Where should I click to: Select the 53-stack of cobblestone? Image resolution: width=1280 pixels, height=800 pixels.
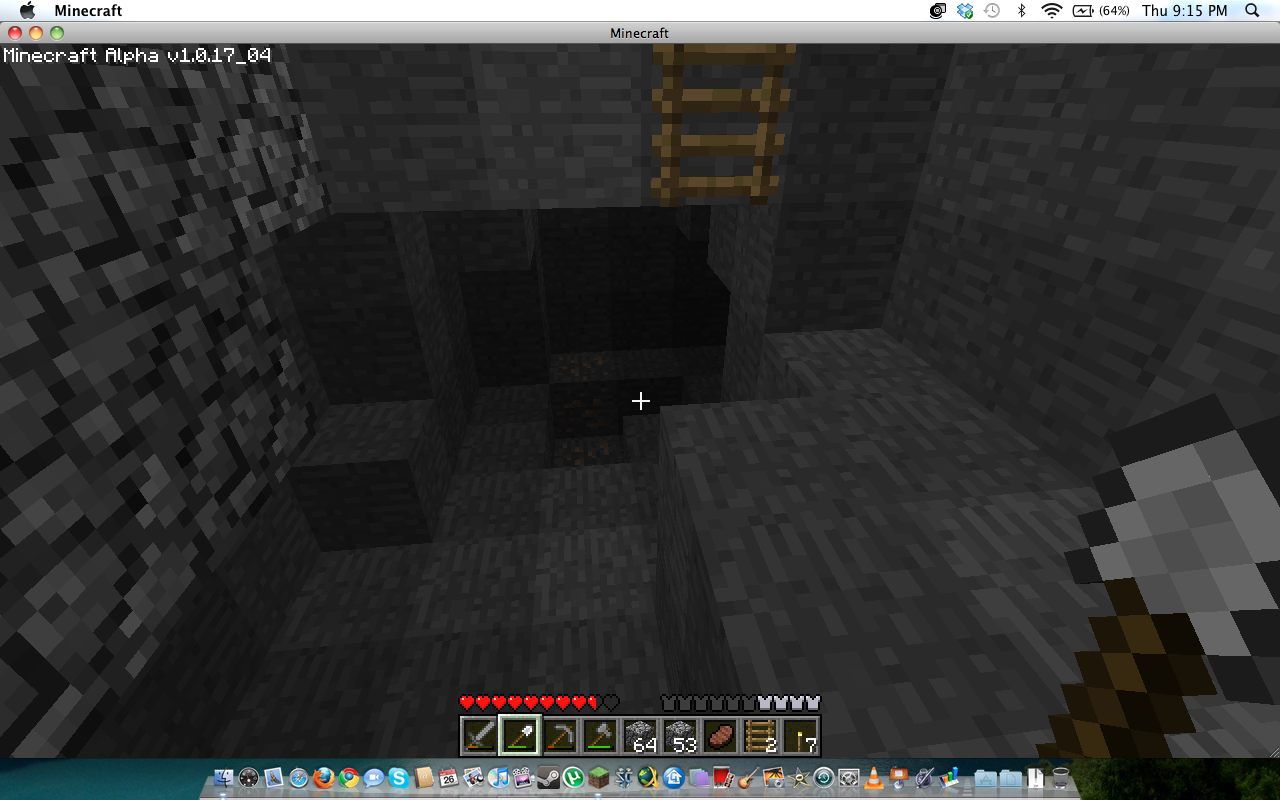pyautogui.click(x=681, y=736)
